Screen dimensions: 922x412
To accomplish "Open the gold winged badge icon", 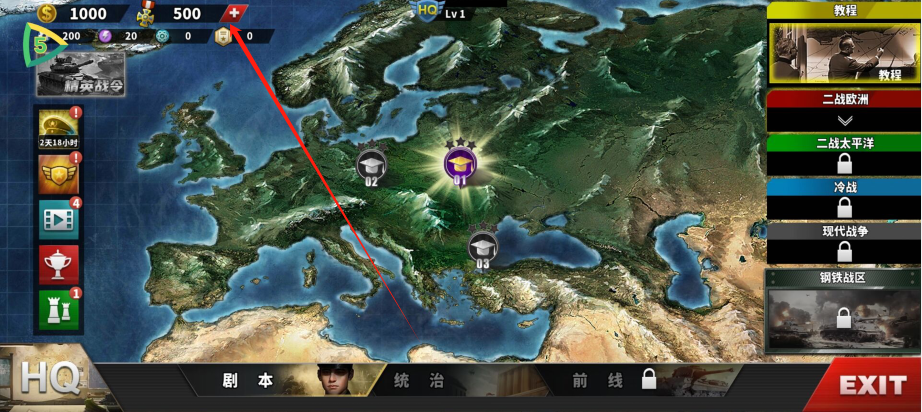I will pos(58,174).
